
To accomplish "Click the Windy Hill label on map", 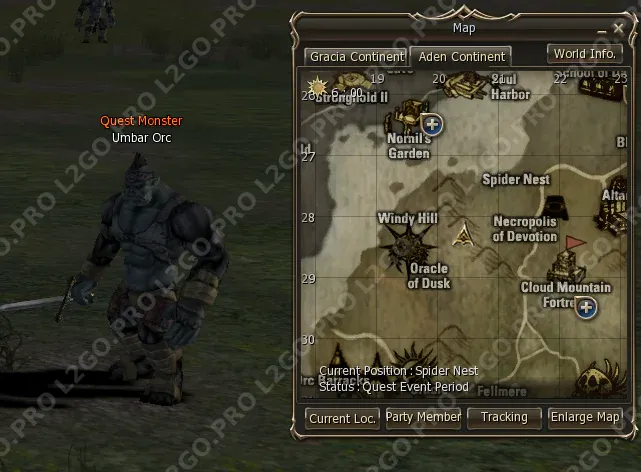I will click(x=407, y=218).
